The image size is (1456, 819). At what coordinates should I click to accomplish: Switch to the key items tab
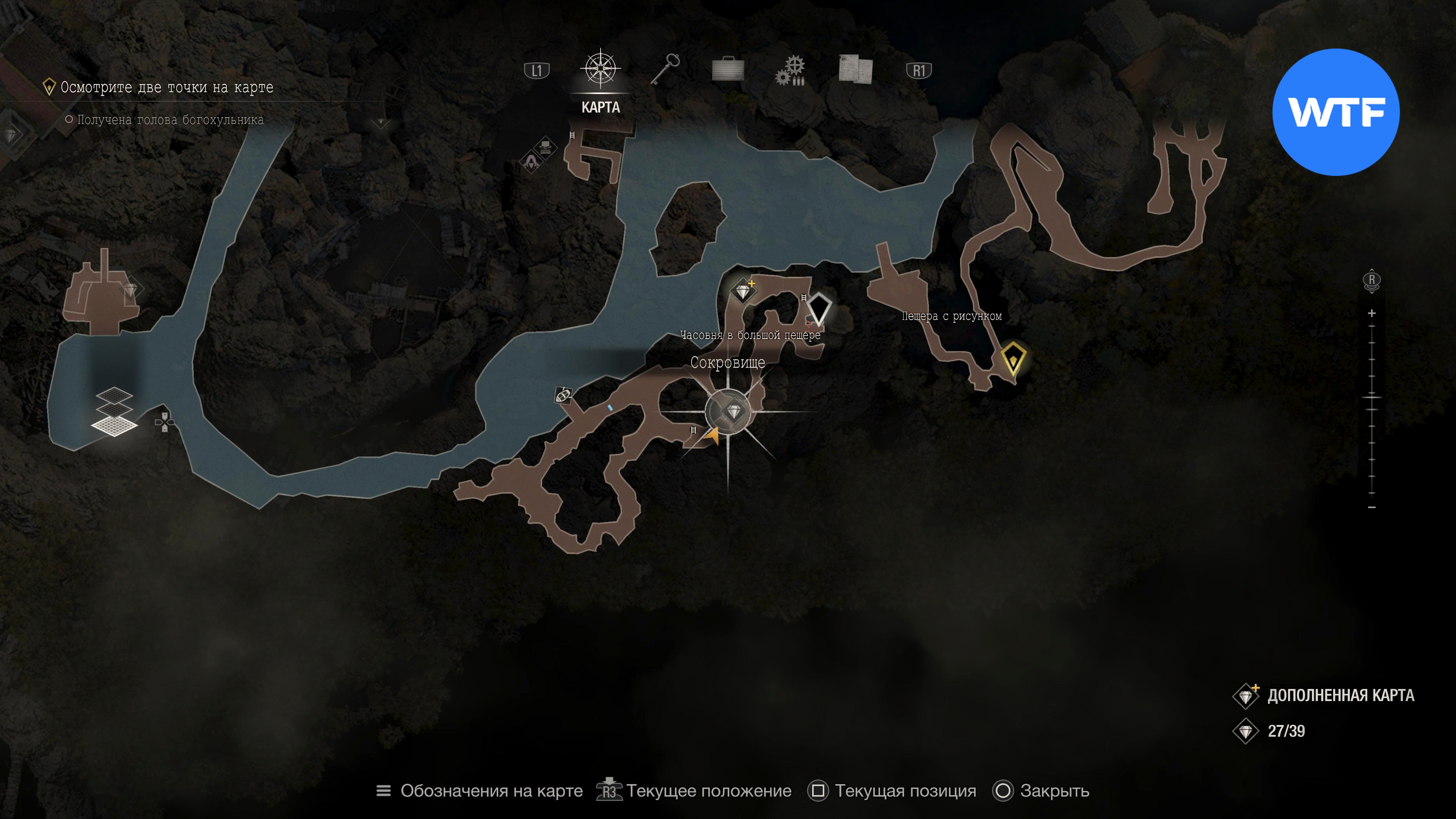pos(665,69)
